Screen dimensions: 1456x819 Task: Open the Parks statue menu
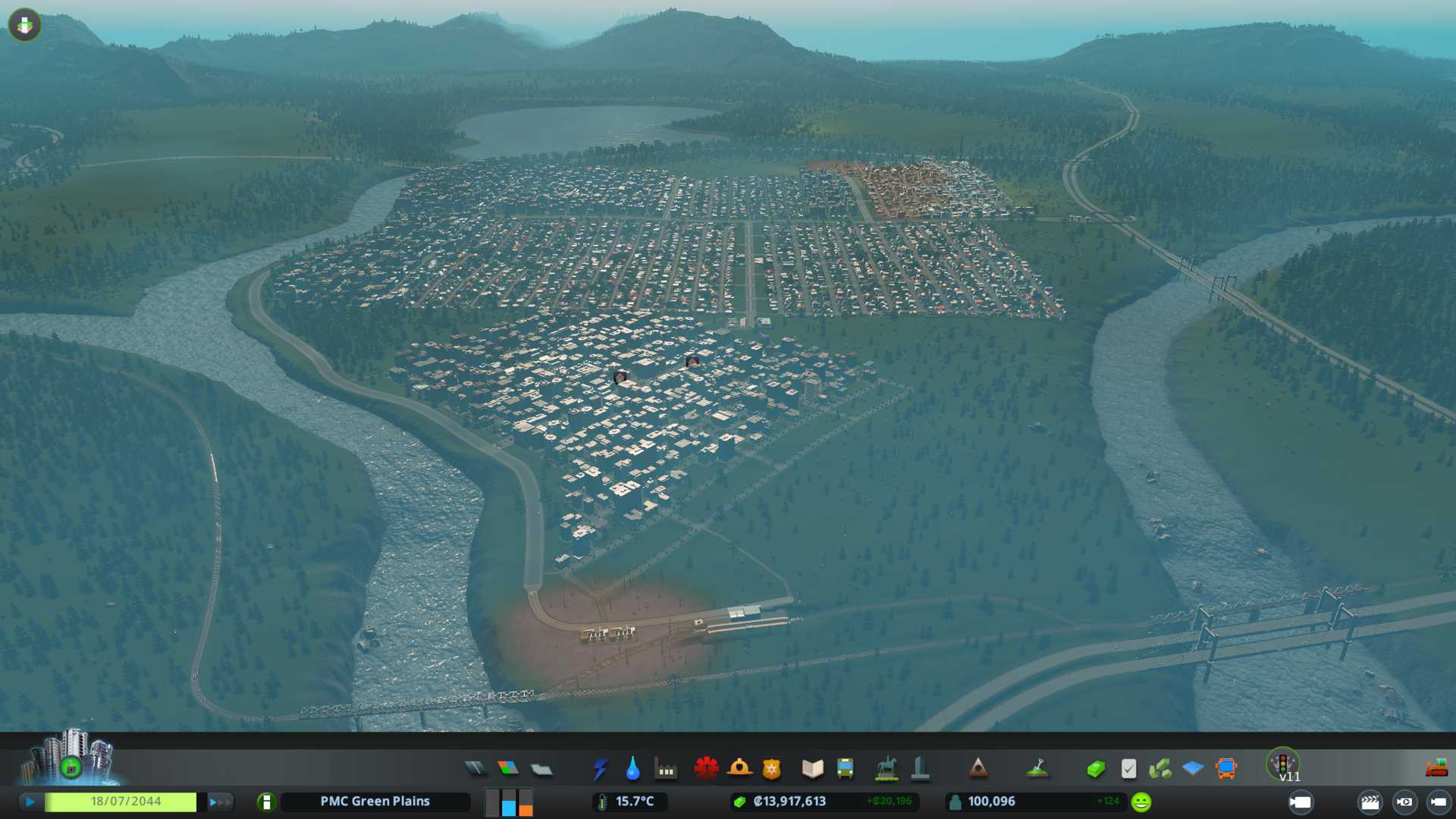point(886,769)
